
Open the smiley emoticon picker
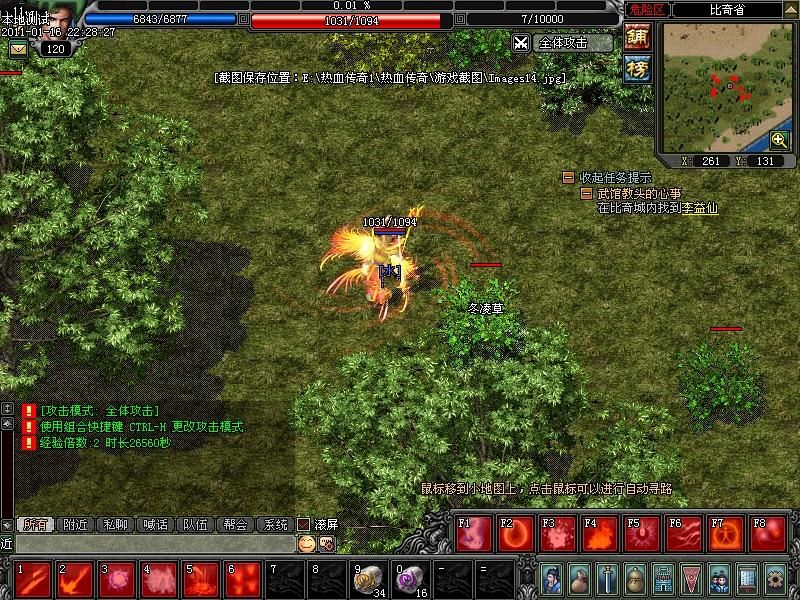[x=306, y=543]
